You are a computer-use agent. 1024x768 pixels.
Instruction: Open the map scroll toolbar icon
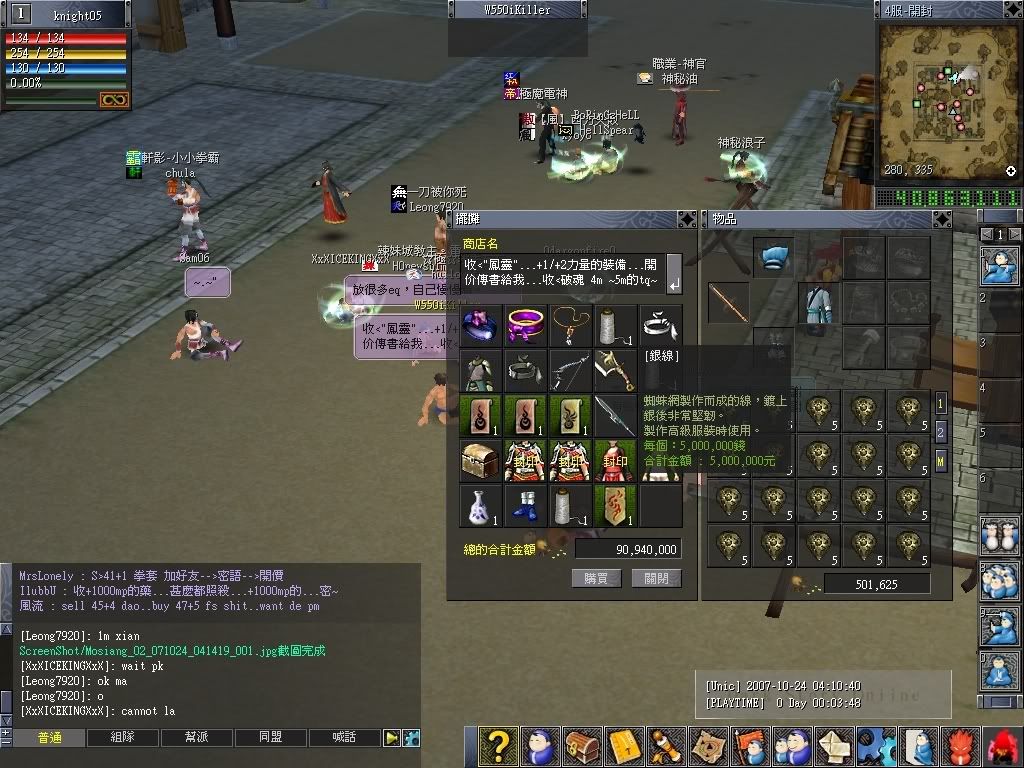tap(709, 746)
